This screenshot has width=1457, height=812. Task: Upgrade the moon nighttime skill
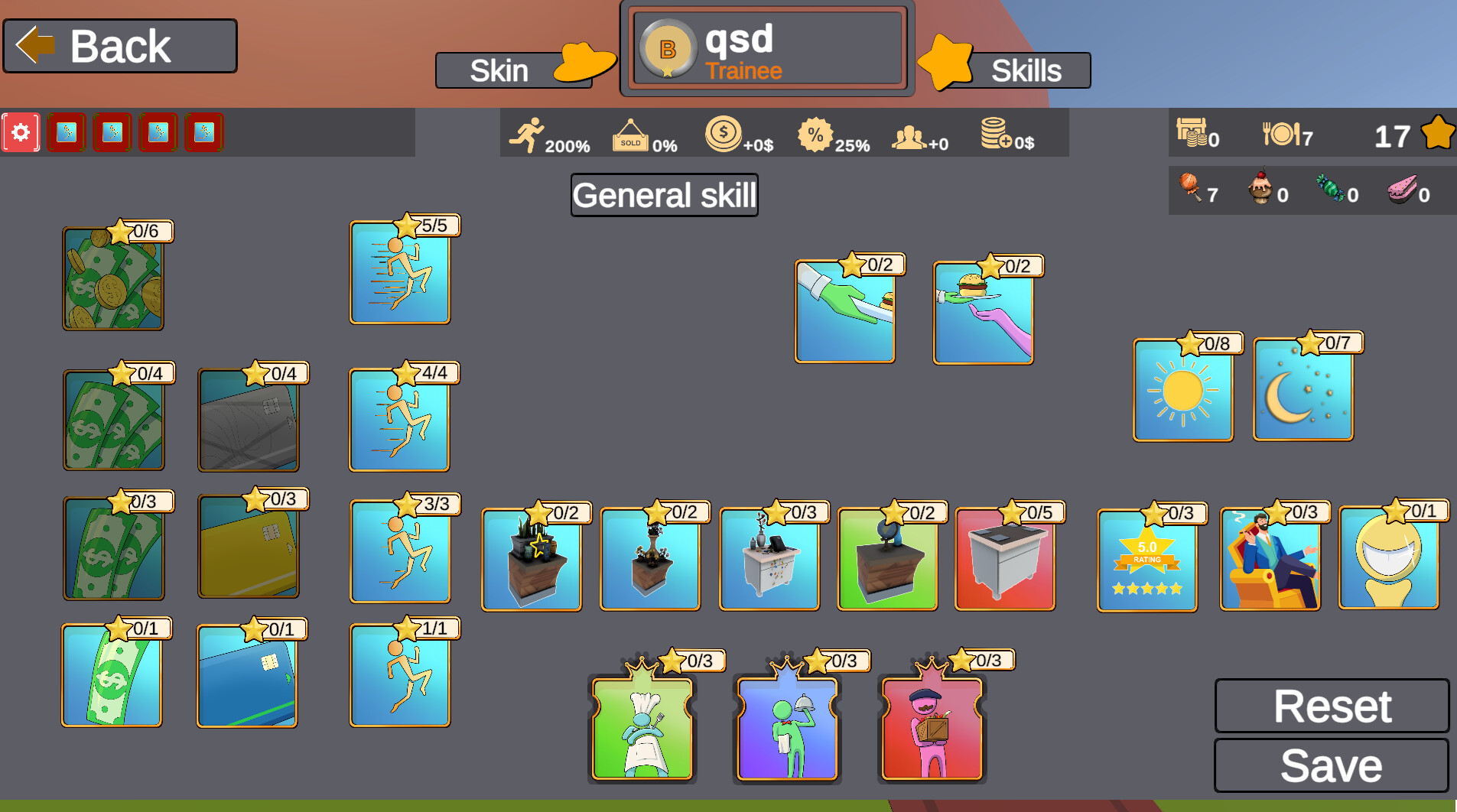1303,390
